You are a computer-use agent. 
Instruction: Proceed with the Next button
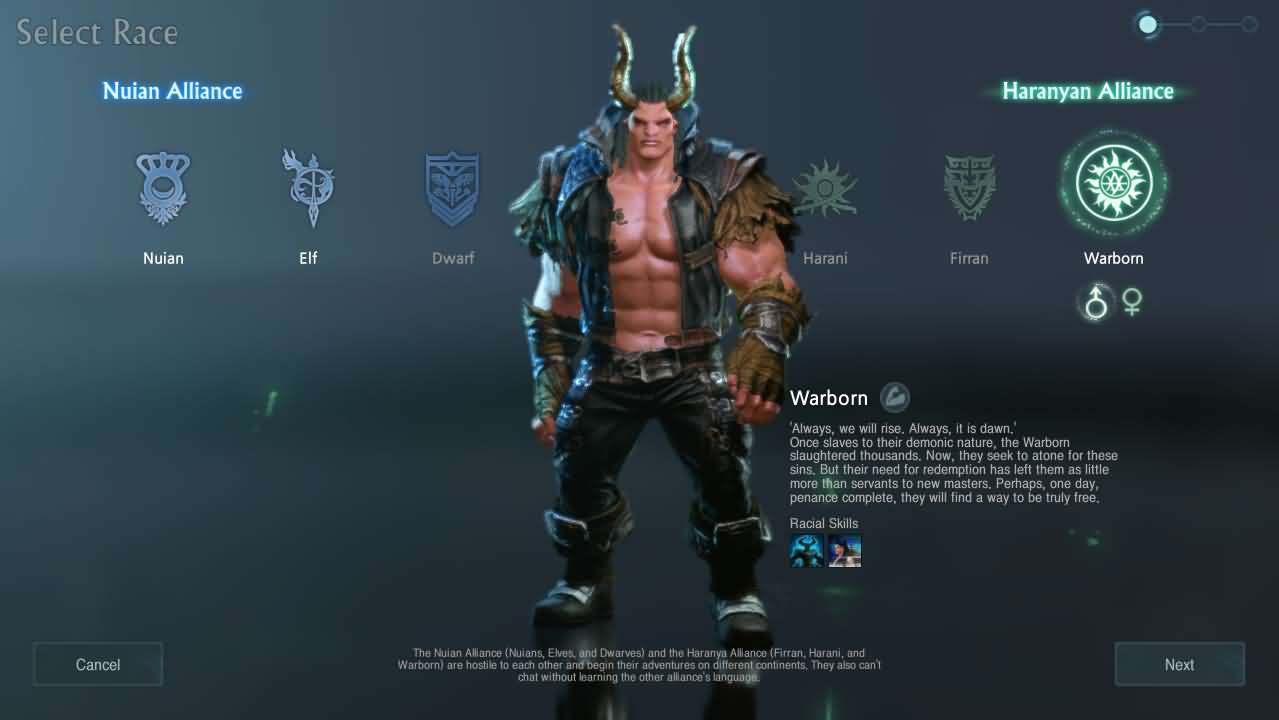[1179, 664]
